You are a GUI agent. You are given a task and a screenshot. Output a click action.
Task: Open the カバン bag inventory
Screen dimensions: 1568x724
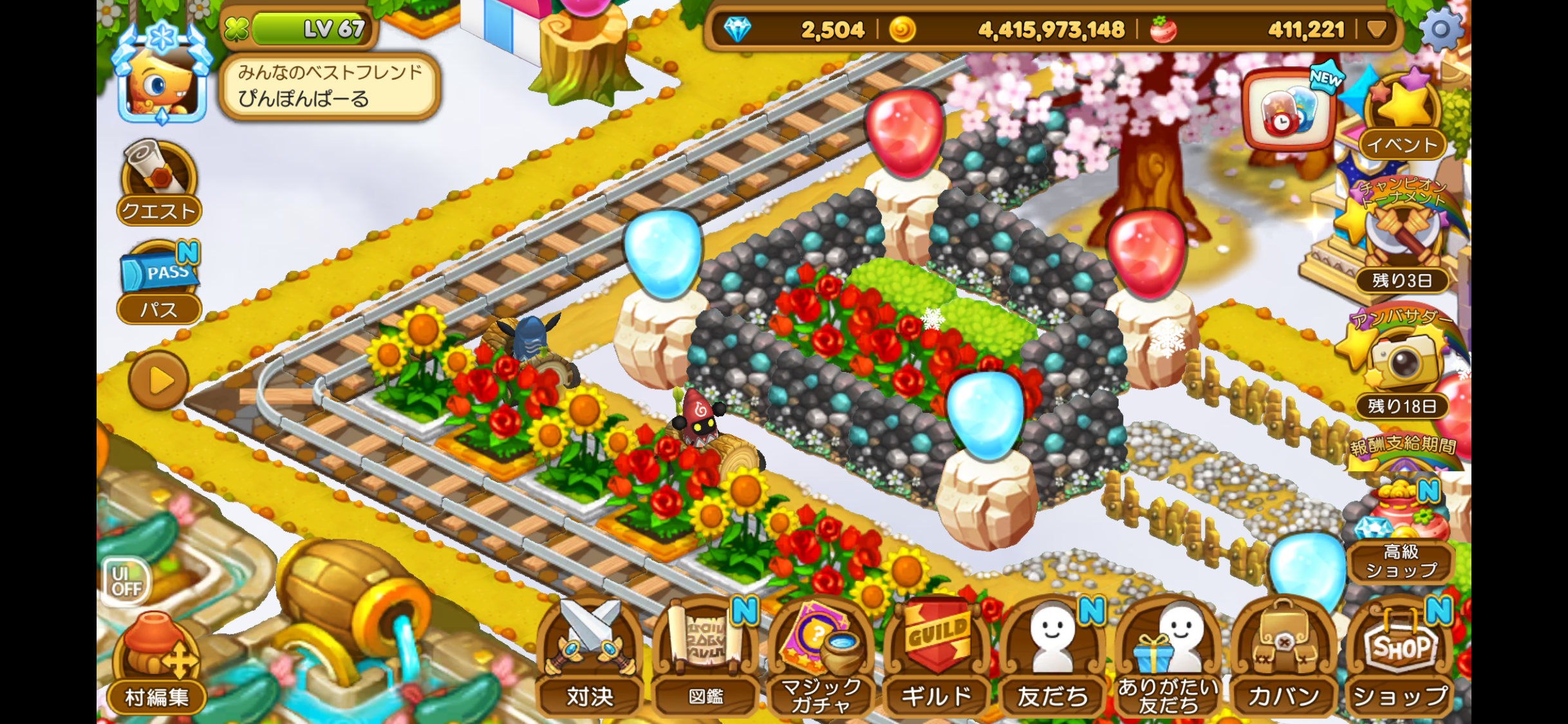[1283, 658]
